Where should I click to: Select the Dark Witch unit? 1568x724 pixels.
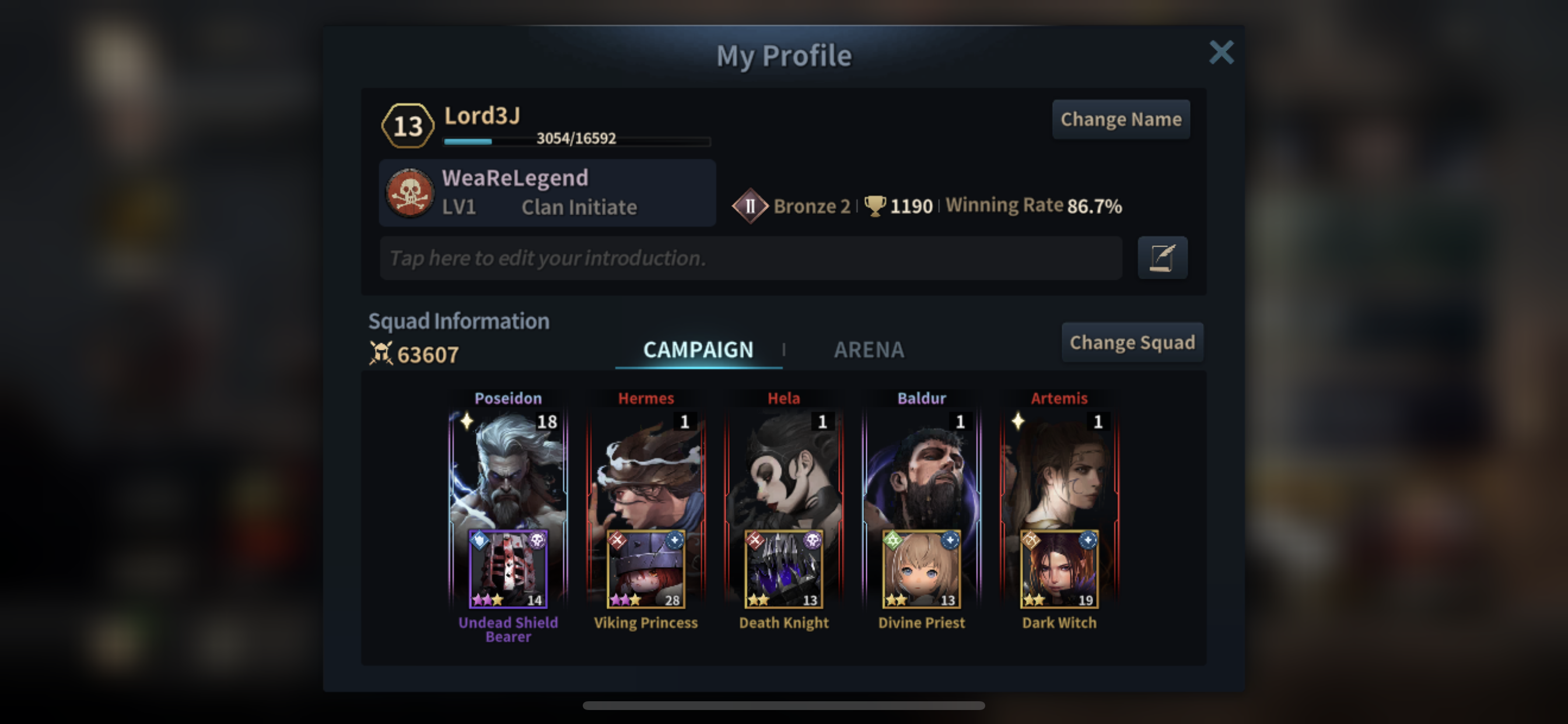coord(1059,570)
